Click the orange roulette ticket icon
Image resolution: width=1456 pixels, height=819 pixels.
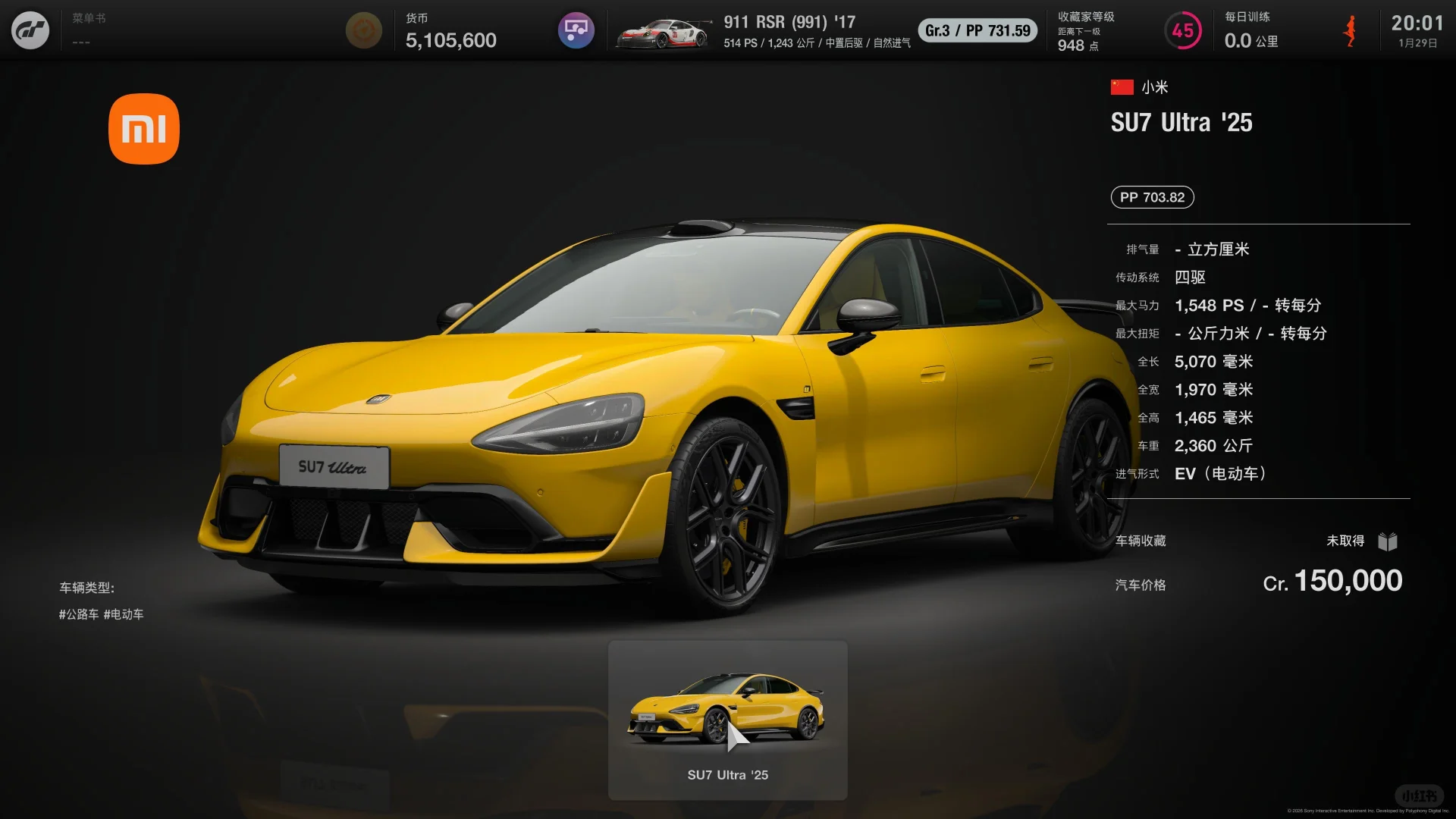(363, 31)
